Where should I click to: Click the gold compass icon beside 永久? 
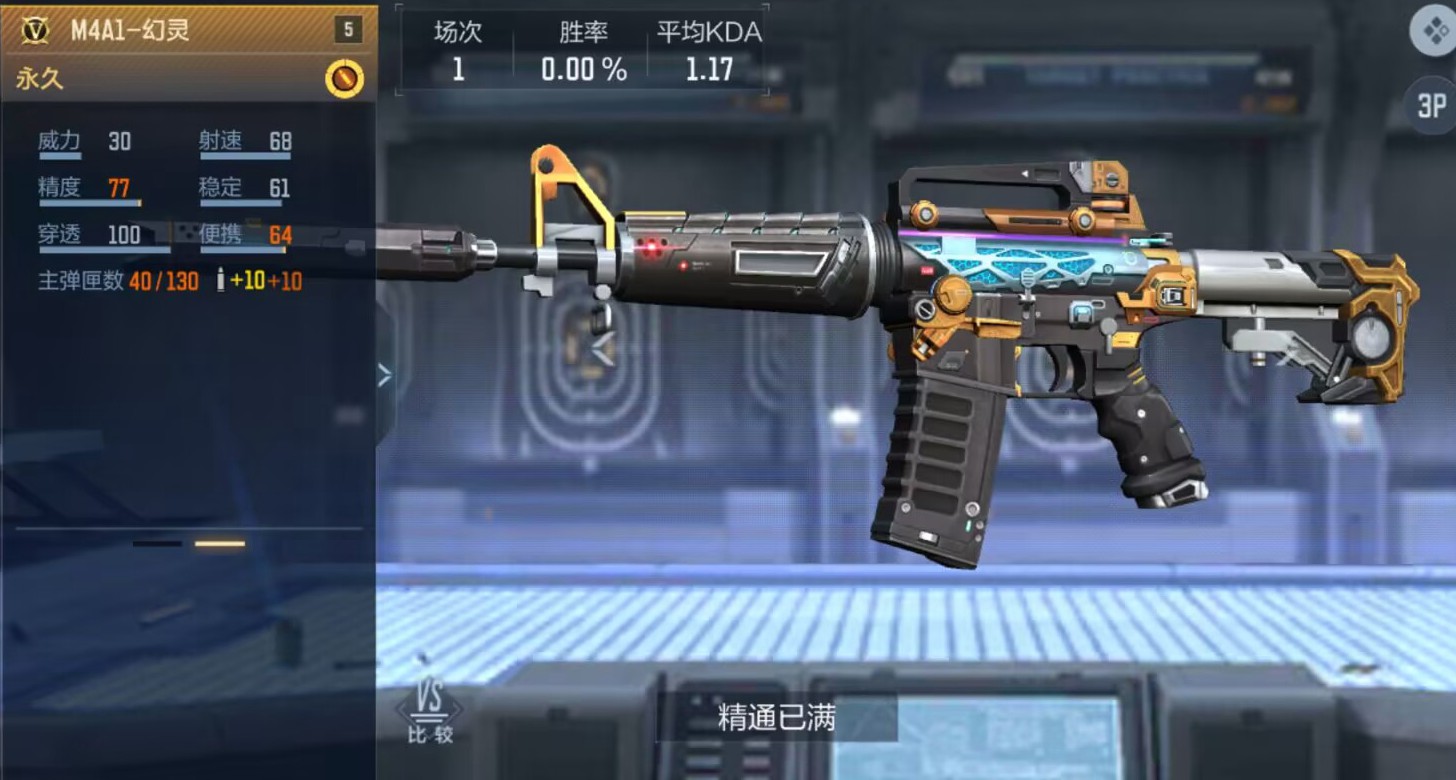point(344,78)
